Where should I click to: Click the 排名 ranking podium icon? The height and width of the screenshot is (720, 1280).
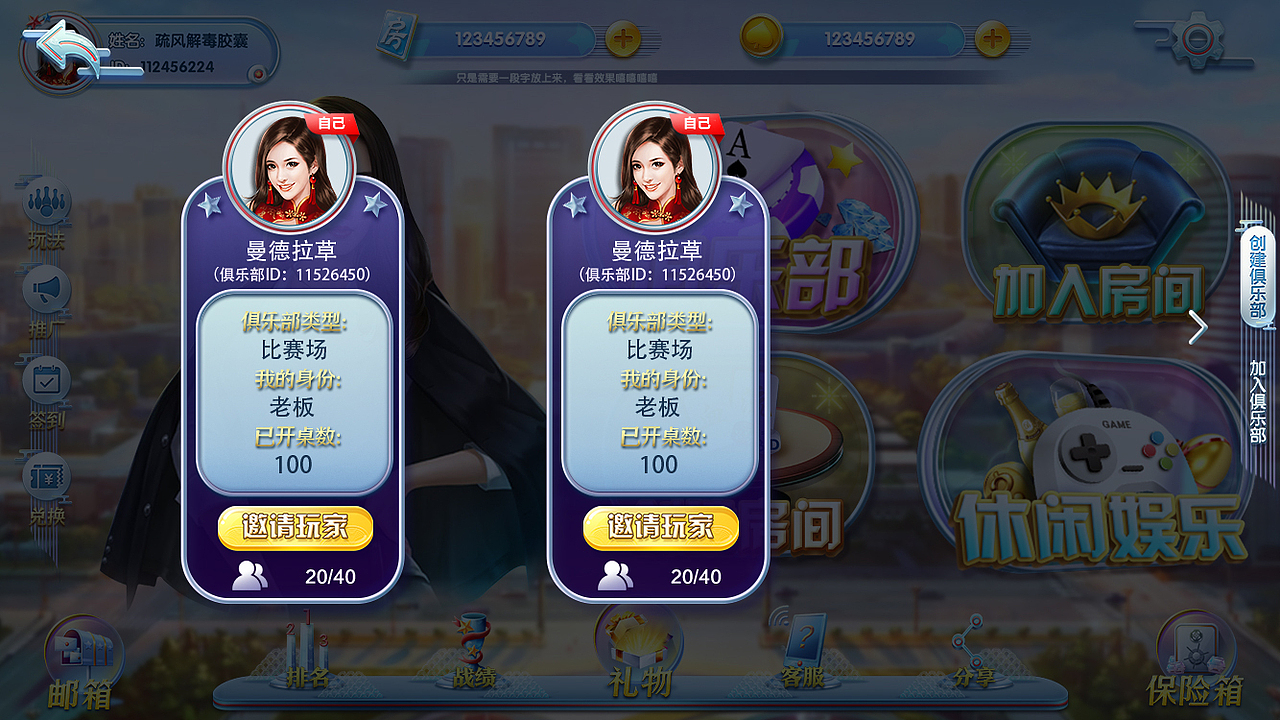(305, 650)
